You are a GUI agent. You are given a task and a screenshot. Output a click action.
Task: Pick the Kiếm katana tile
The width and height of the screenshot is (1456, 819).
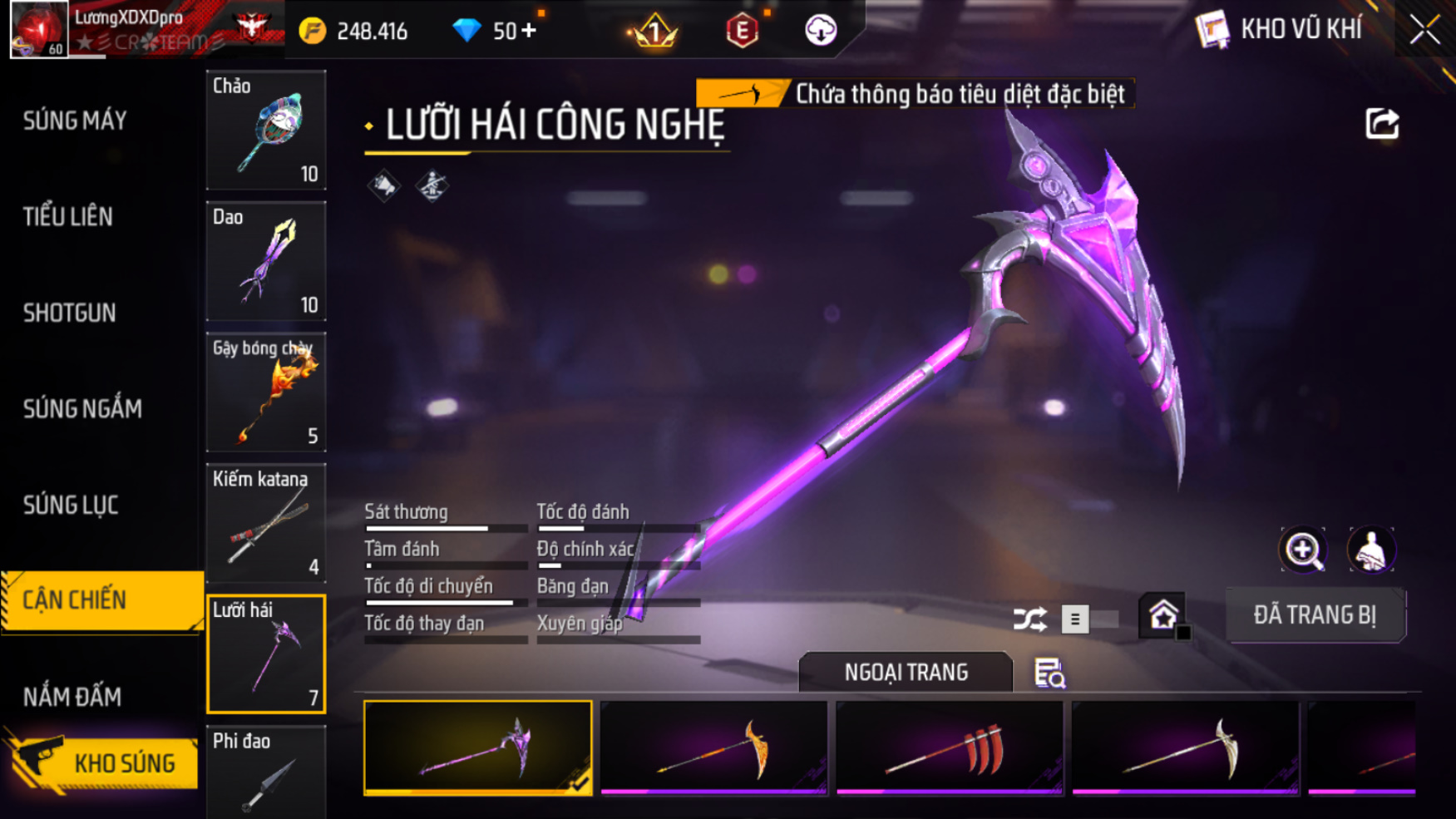pyautogui.click(x=266, y=523)
